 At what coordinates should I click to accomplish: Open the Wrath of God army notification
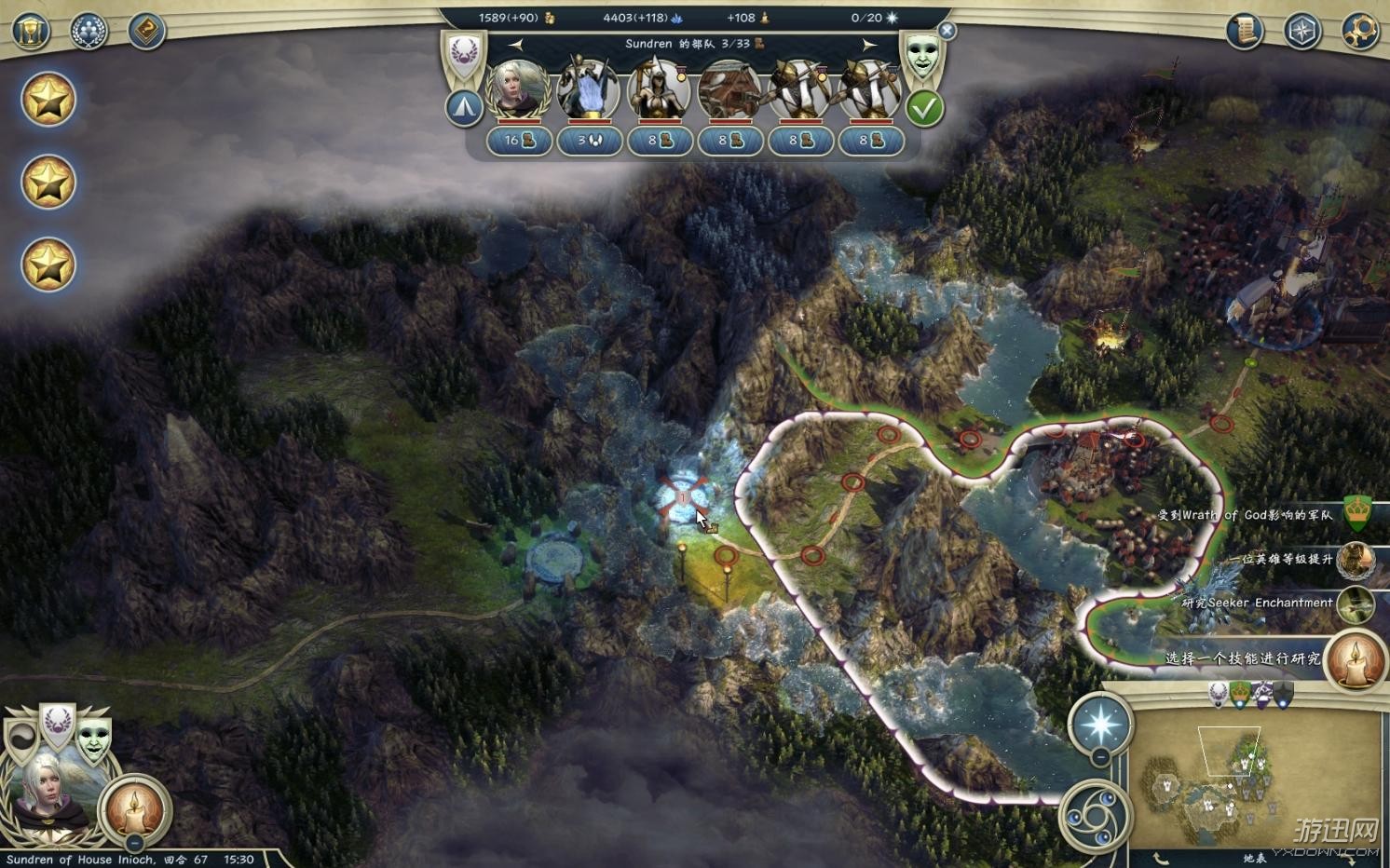coord(1358,514)
